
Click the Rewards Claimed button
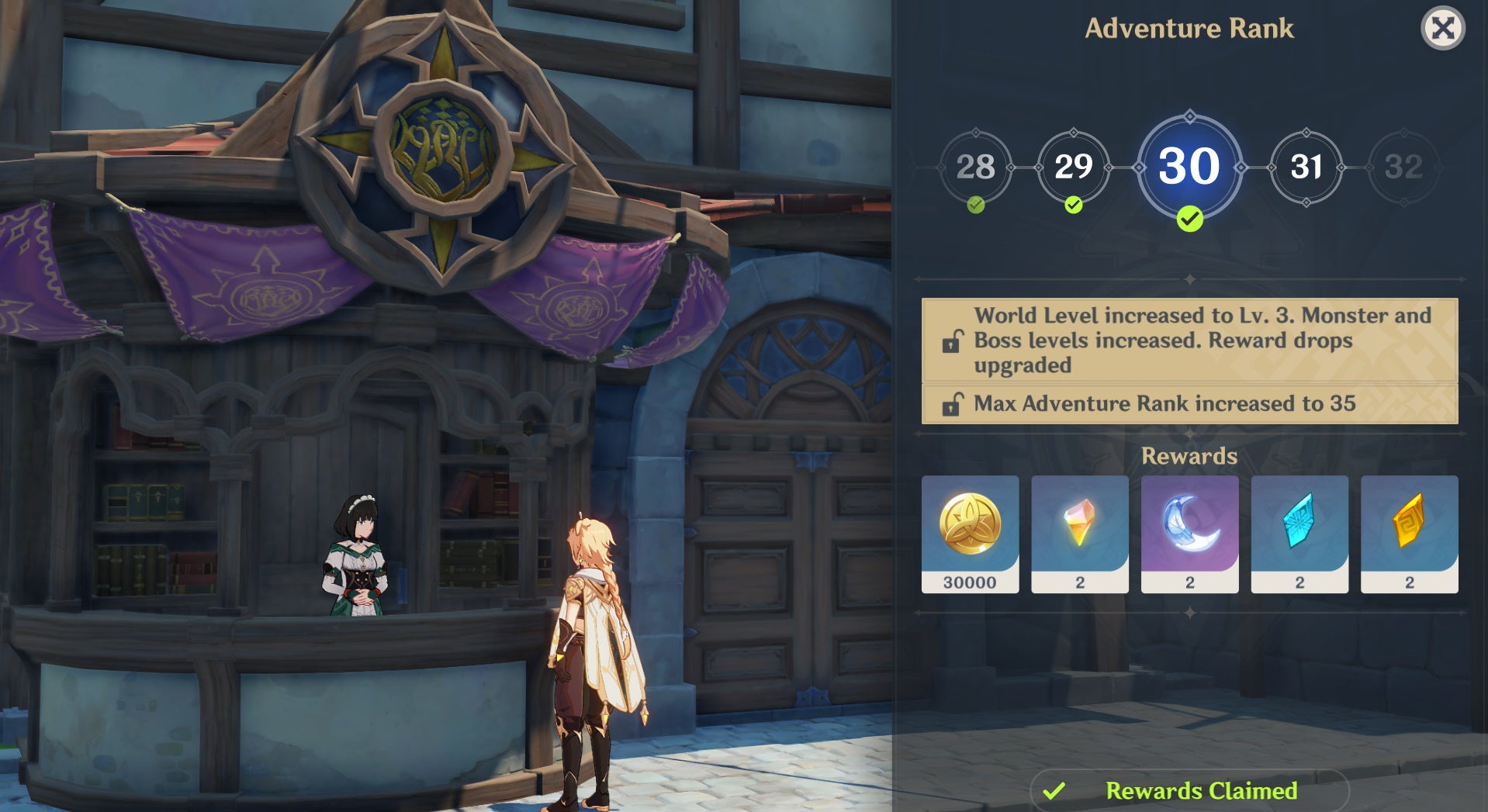(x=1189, y=790)
